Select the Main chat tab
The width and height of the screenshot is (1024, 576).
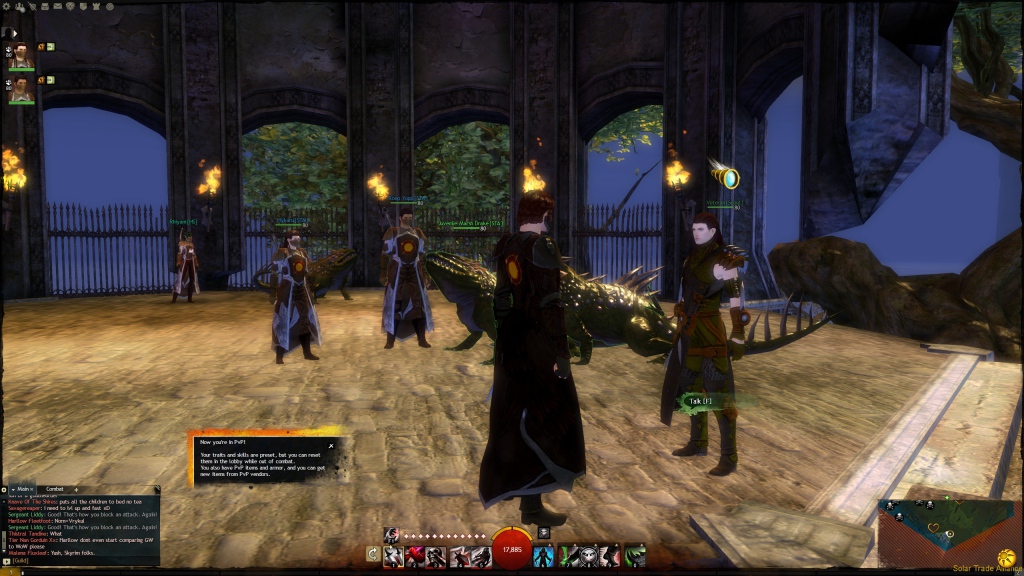[24, 489]
